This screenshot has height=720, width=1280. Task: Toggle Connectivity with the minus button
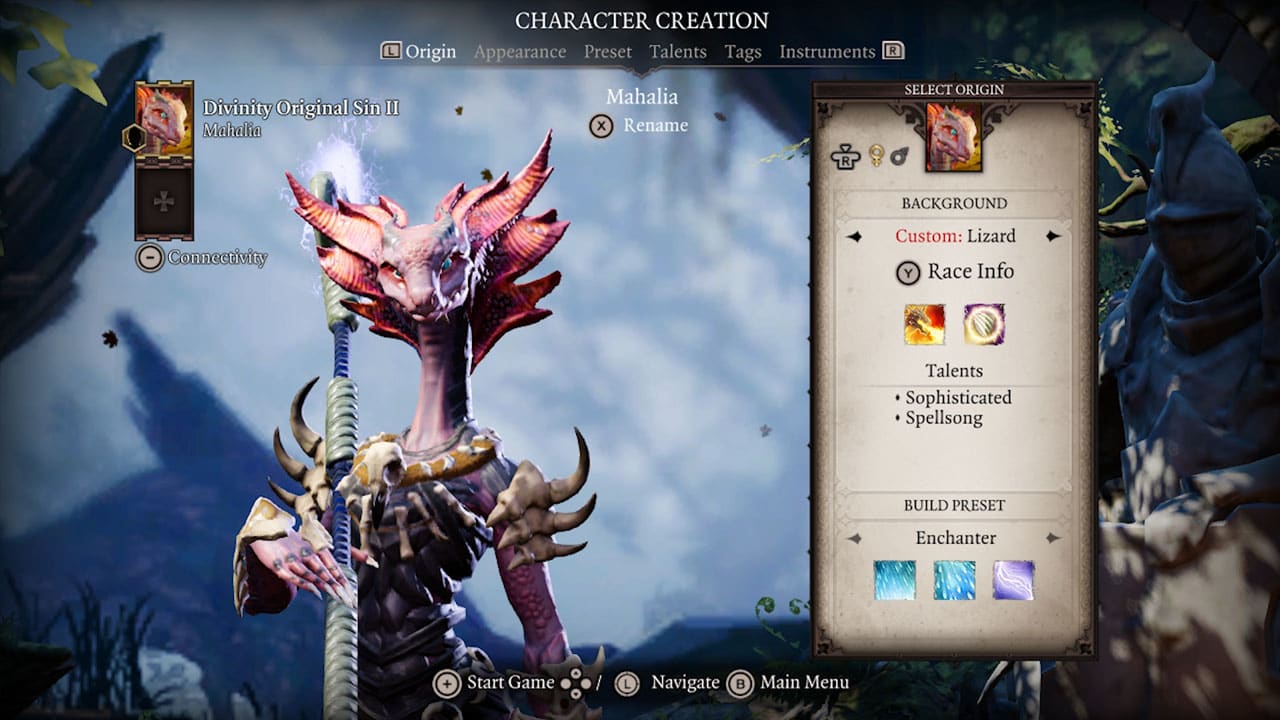150,258
